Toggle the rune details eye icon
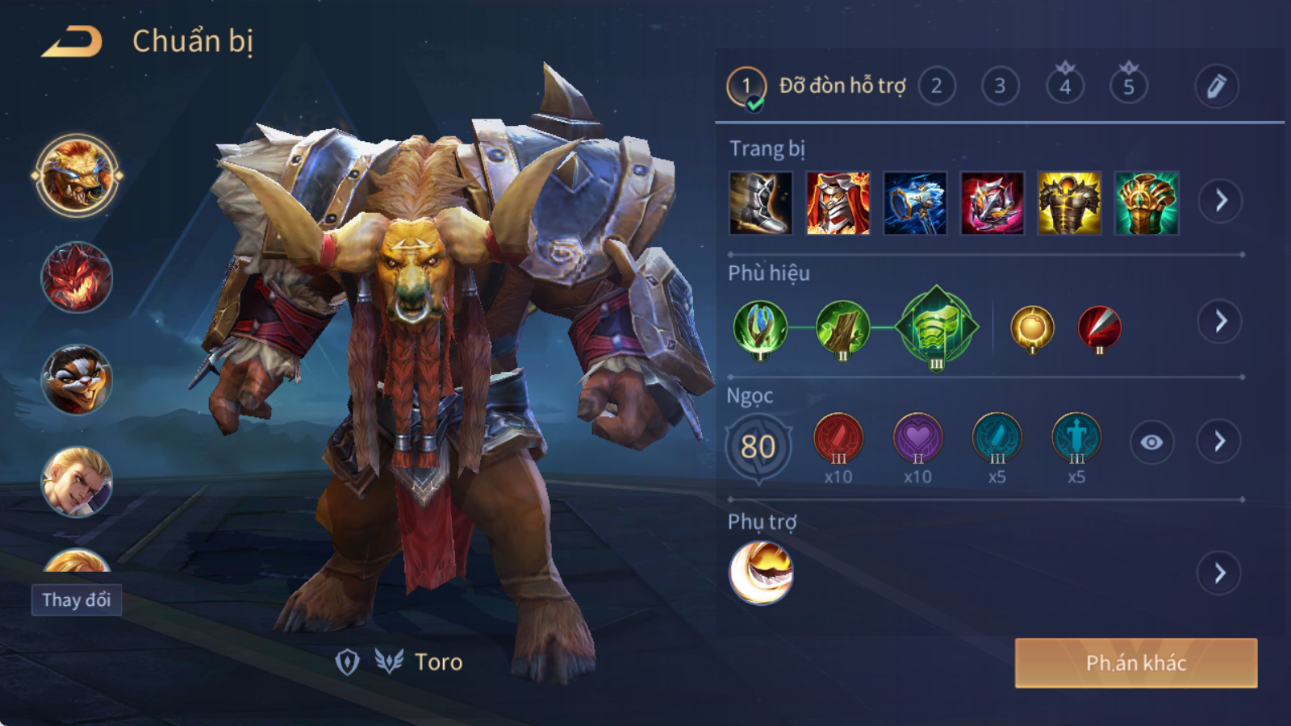Image resolution: width=1291 pixels, height=726 pixels. 1151,442
